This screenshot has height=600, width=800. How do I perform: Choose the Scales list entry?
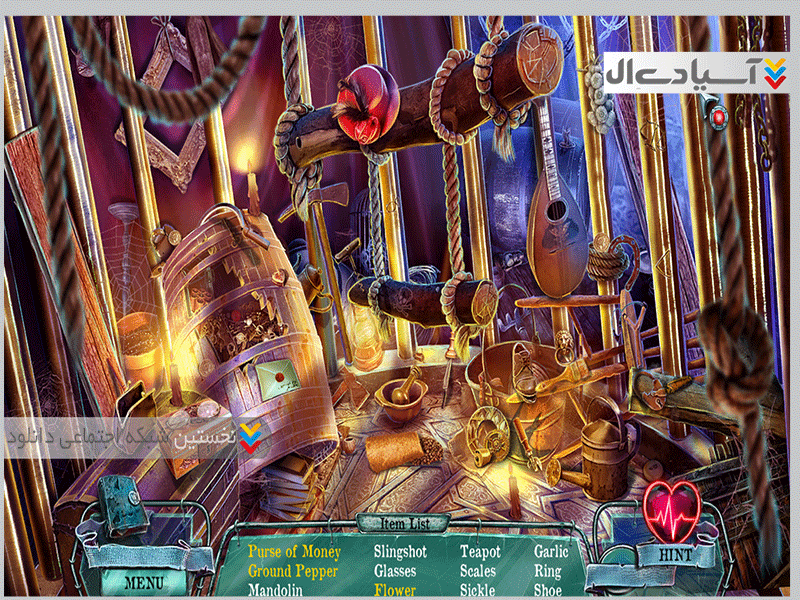click(x=478, y=572)
